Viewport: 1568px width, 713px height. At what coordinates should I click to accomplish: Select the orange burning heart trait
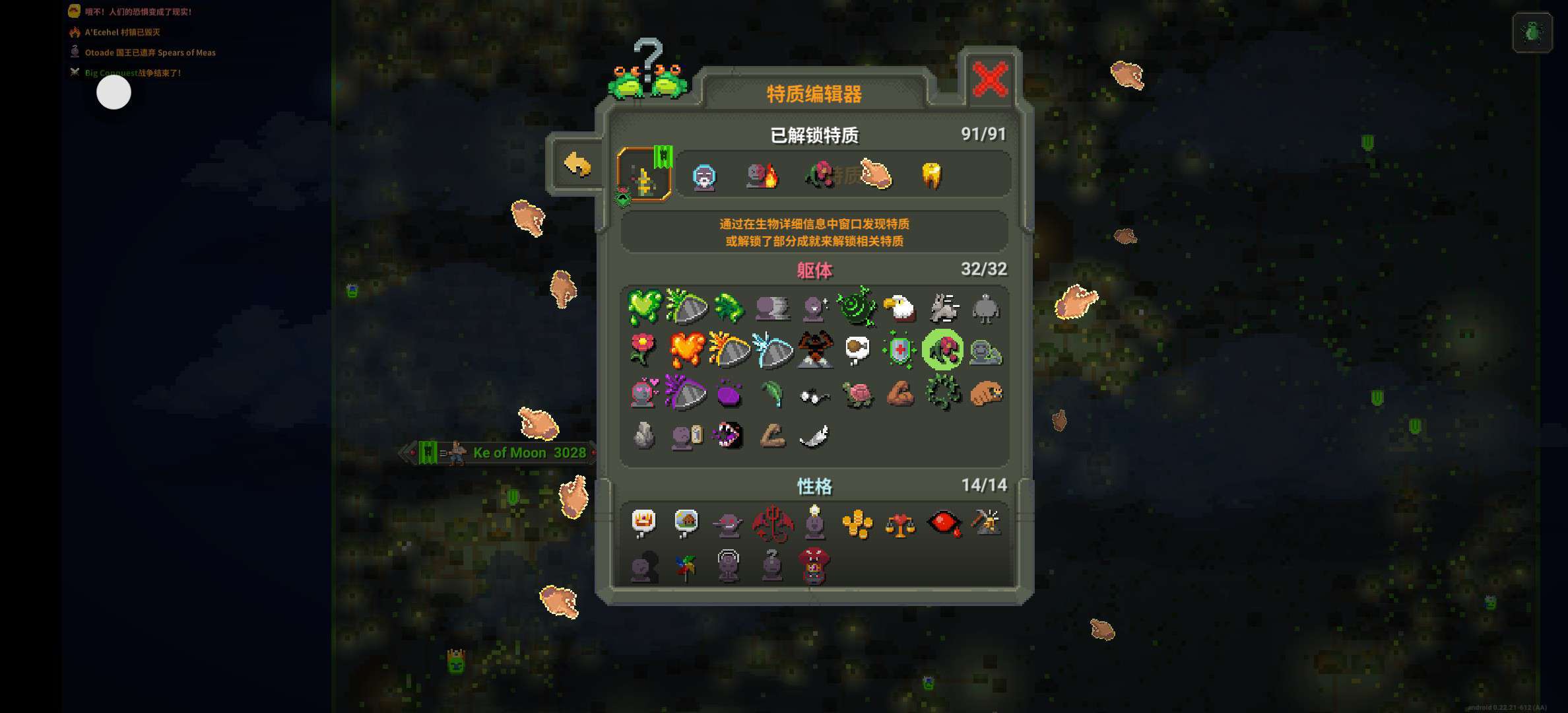coord(686,350)
